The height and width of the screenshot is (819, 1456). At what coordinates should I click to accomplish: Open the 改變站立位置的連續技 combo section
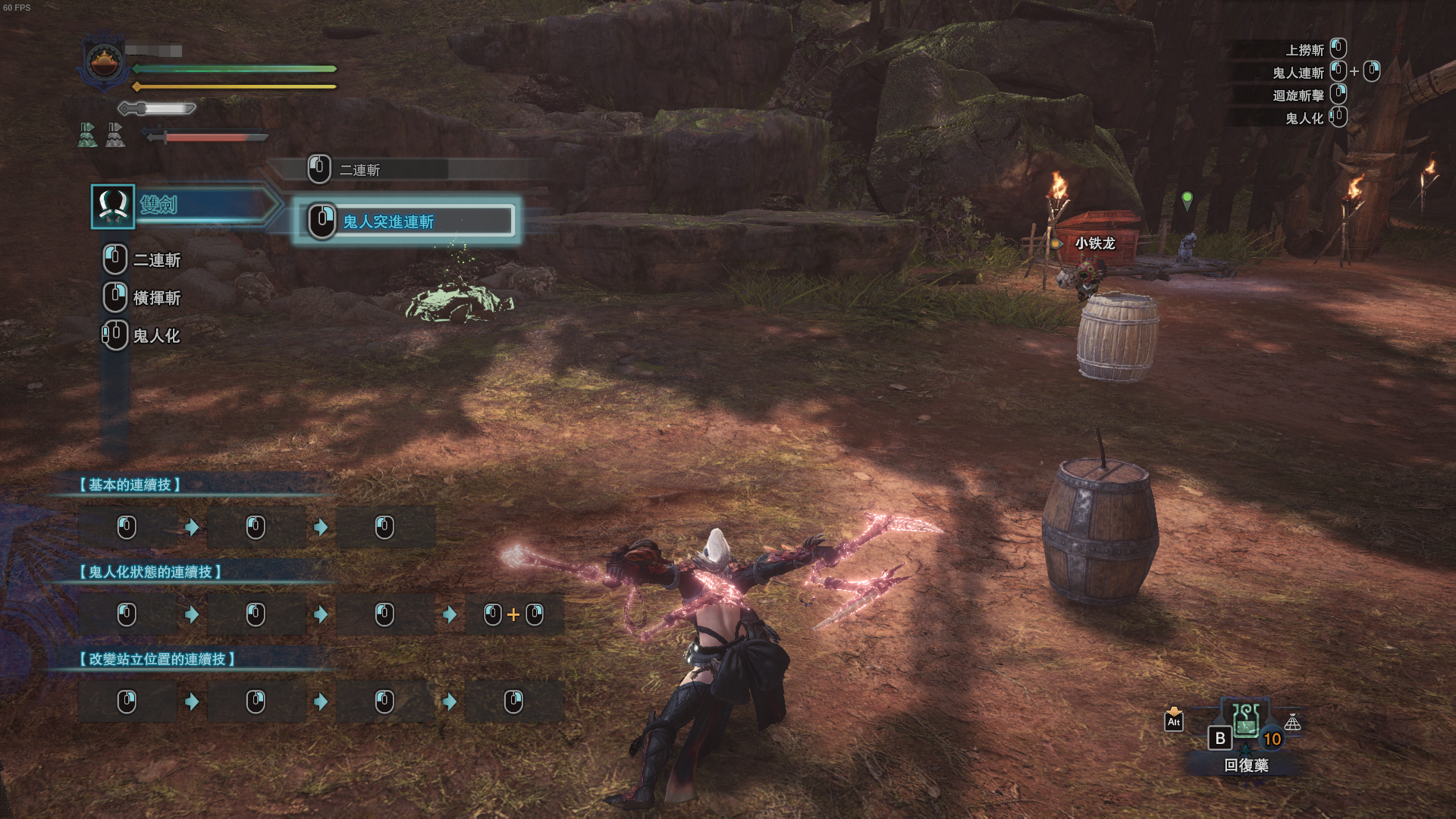pyautogui.click(x=158, y=659)
